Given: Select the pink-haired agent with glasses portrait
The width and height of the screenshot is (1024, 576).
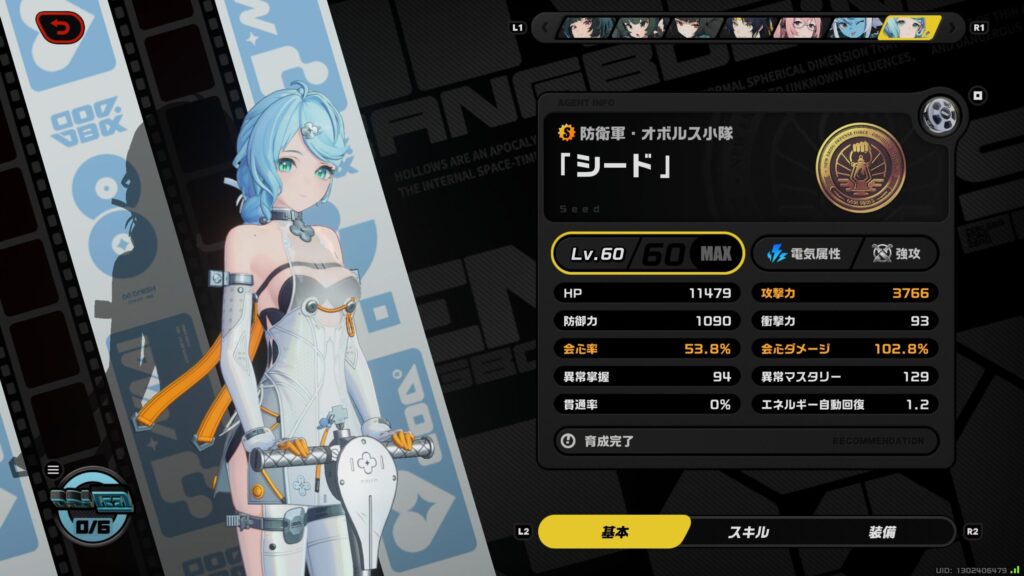Looking at the screenshot, I should [x=800, y=27].
